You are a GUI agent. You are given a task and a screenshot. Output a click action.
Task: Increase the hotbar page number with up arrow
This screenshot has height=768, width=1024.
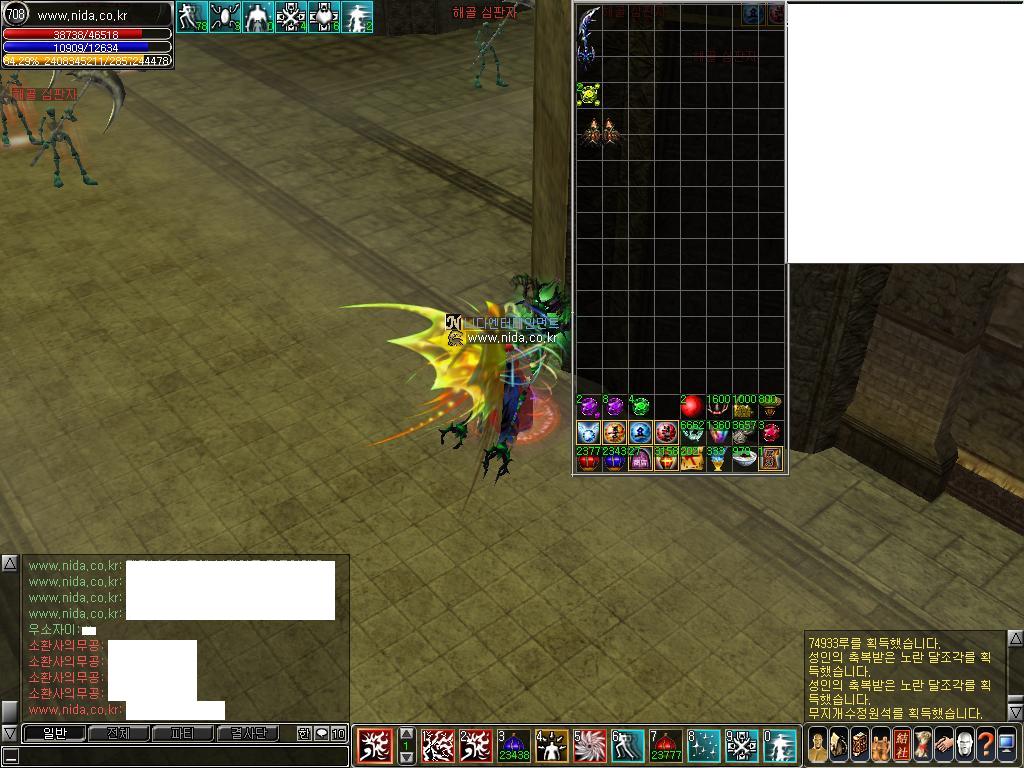click(x=406, y=735)
